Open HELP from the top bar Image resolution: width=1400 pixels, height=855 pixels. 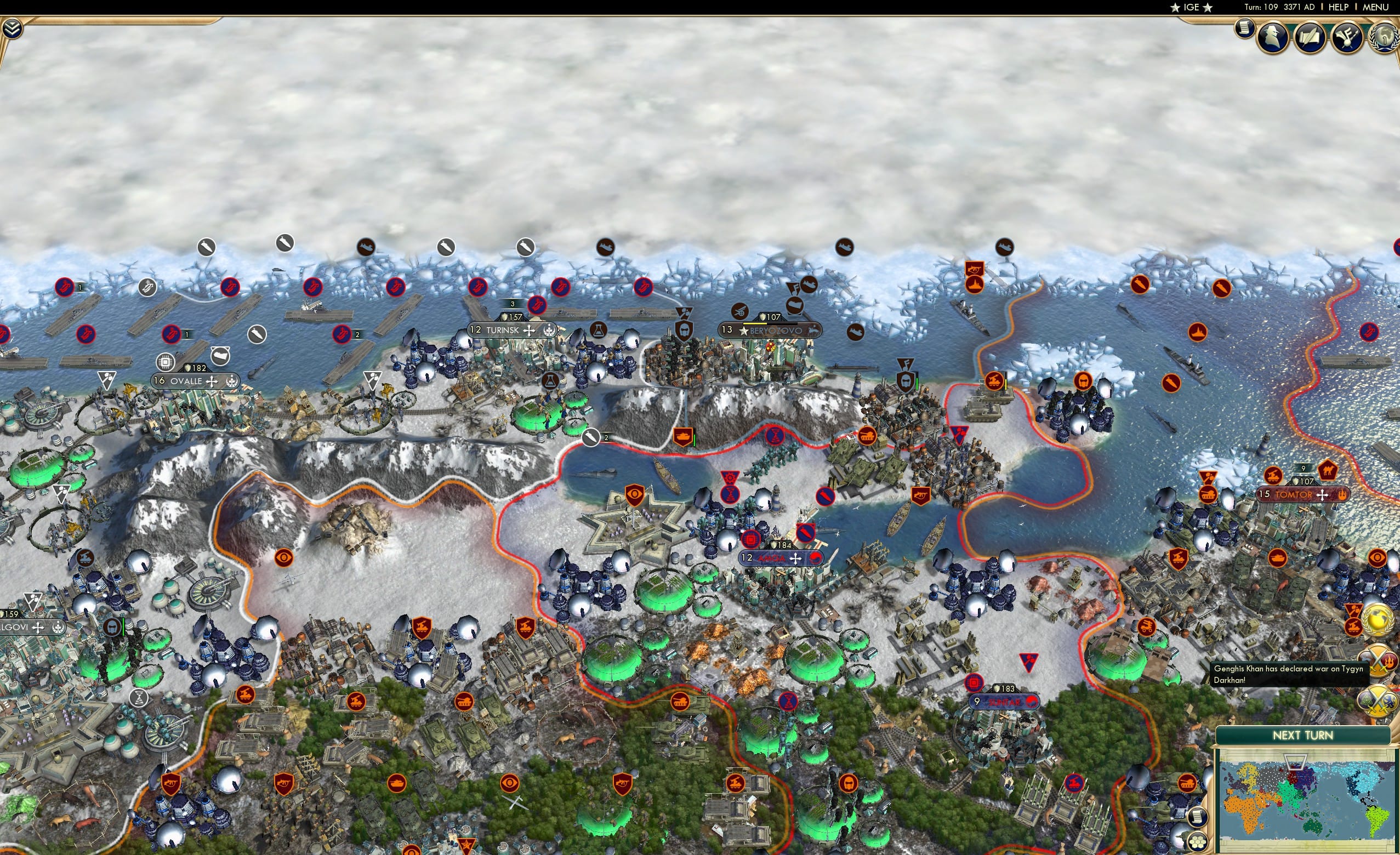click(1338, 7)
